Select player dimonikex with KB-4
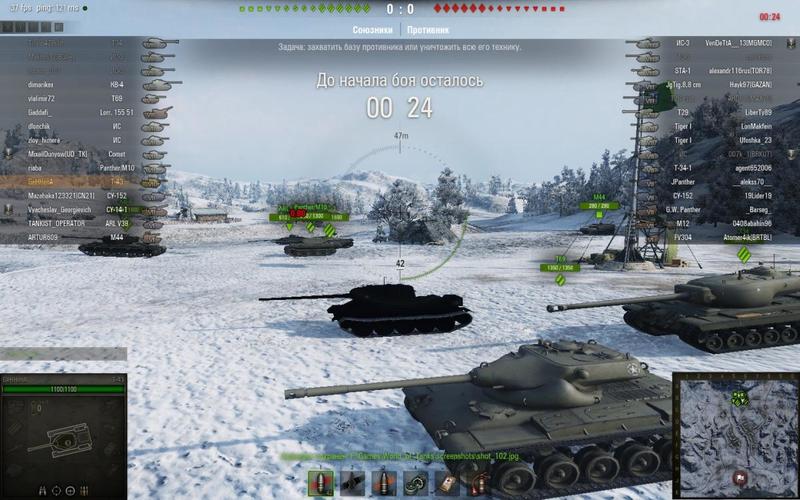The width and height of the screenshot is (800, 500). point(40,85)
